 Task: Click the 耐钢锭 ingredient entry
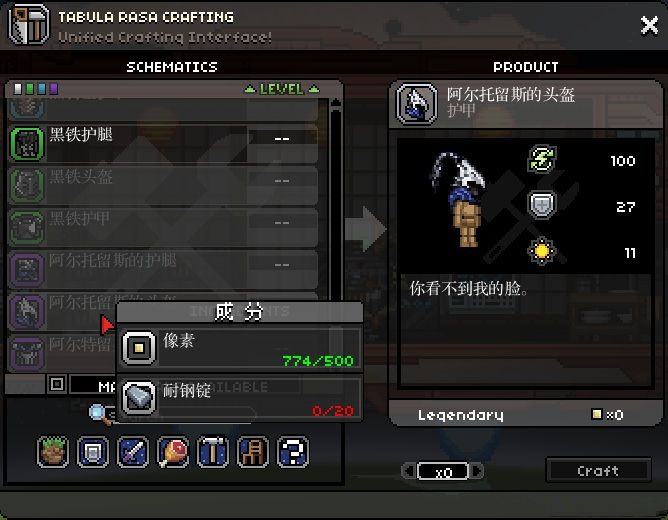[x=239, y=399]
